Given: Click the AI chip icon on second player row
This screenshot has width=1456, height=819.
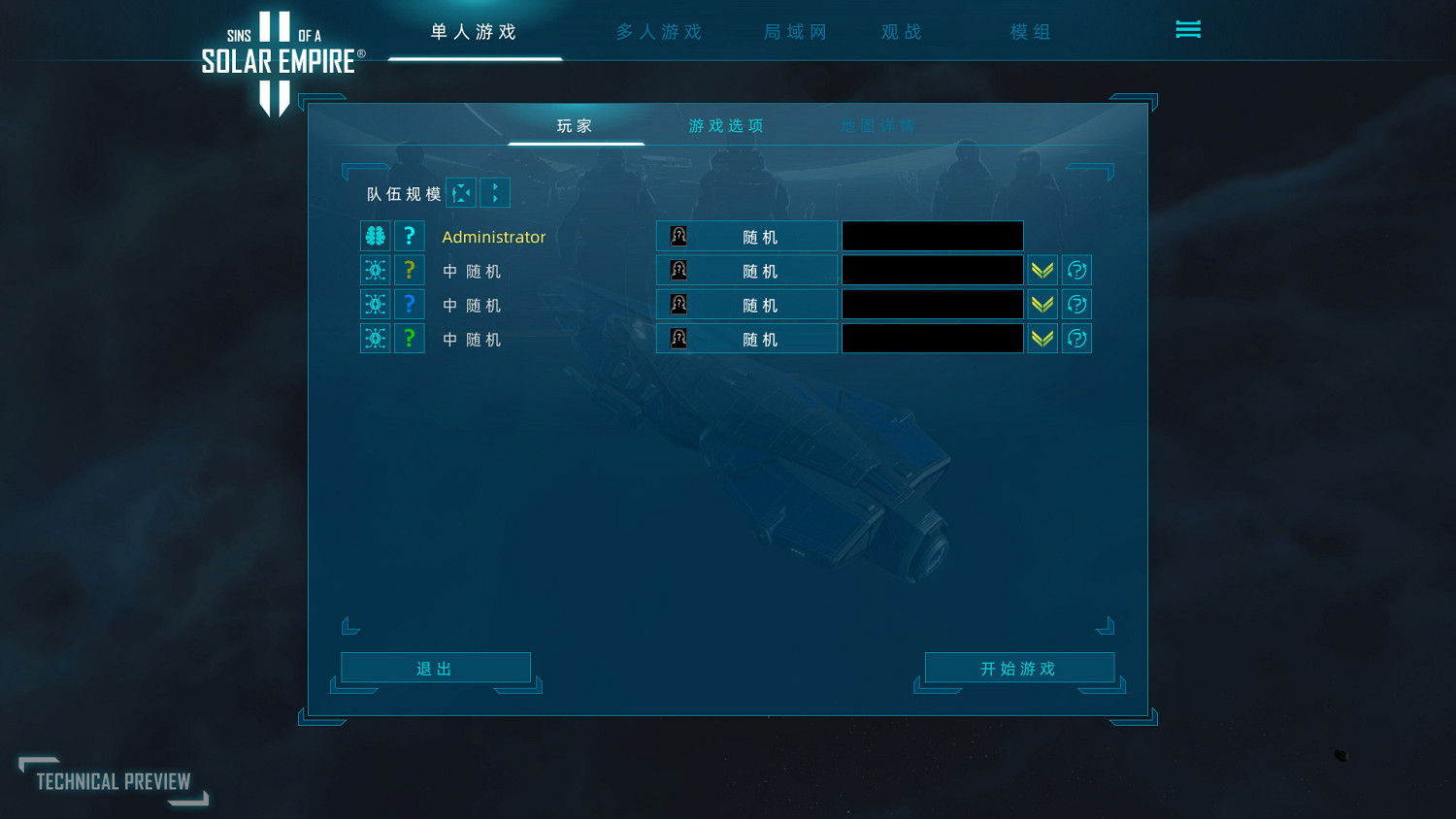Looking at the screenshot, I should pos(375,270).
